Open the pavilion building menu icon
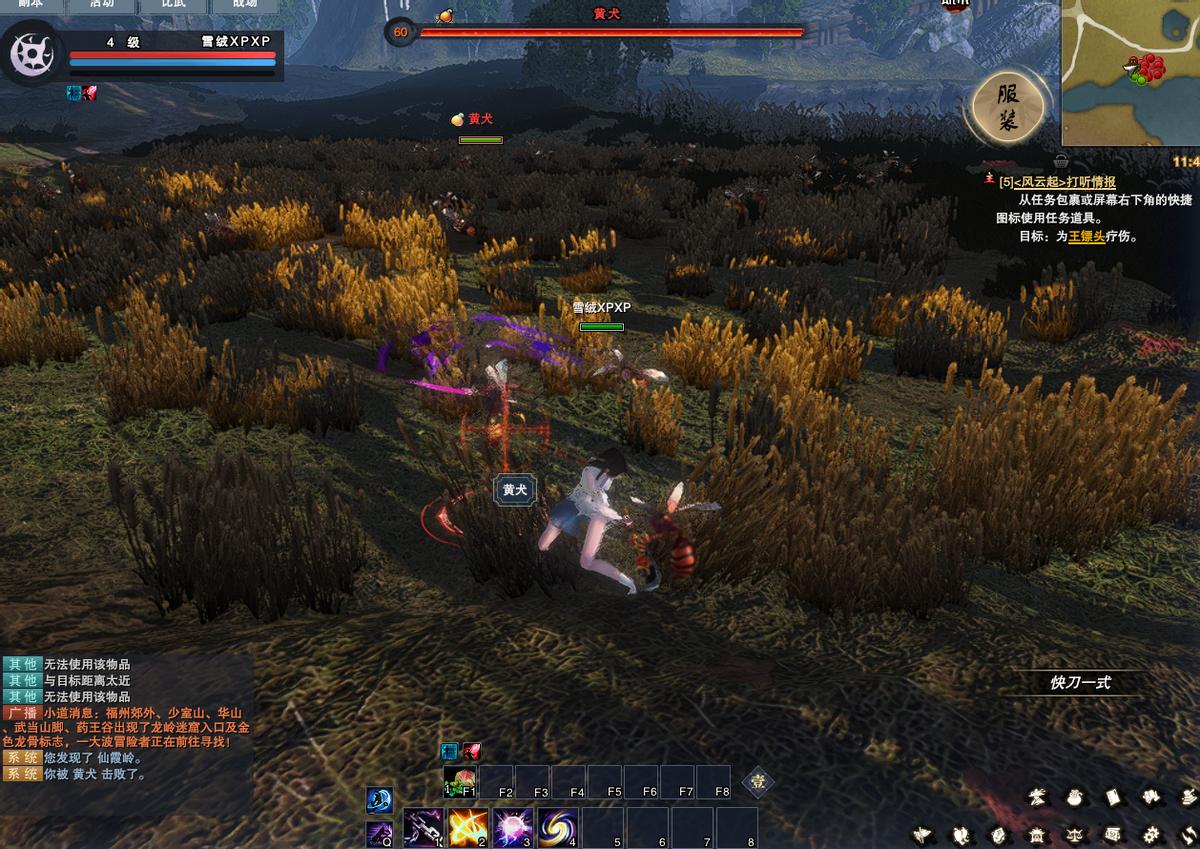 point(1037,834)
